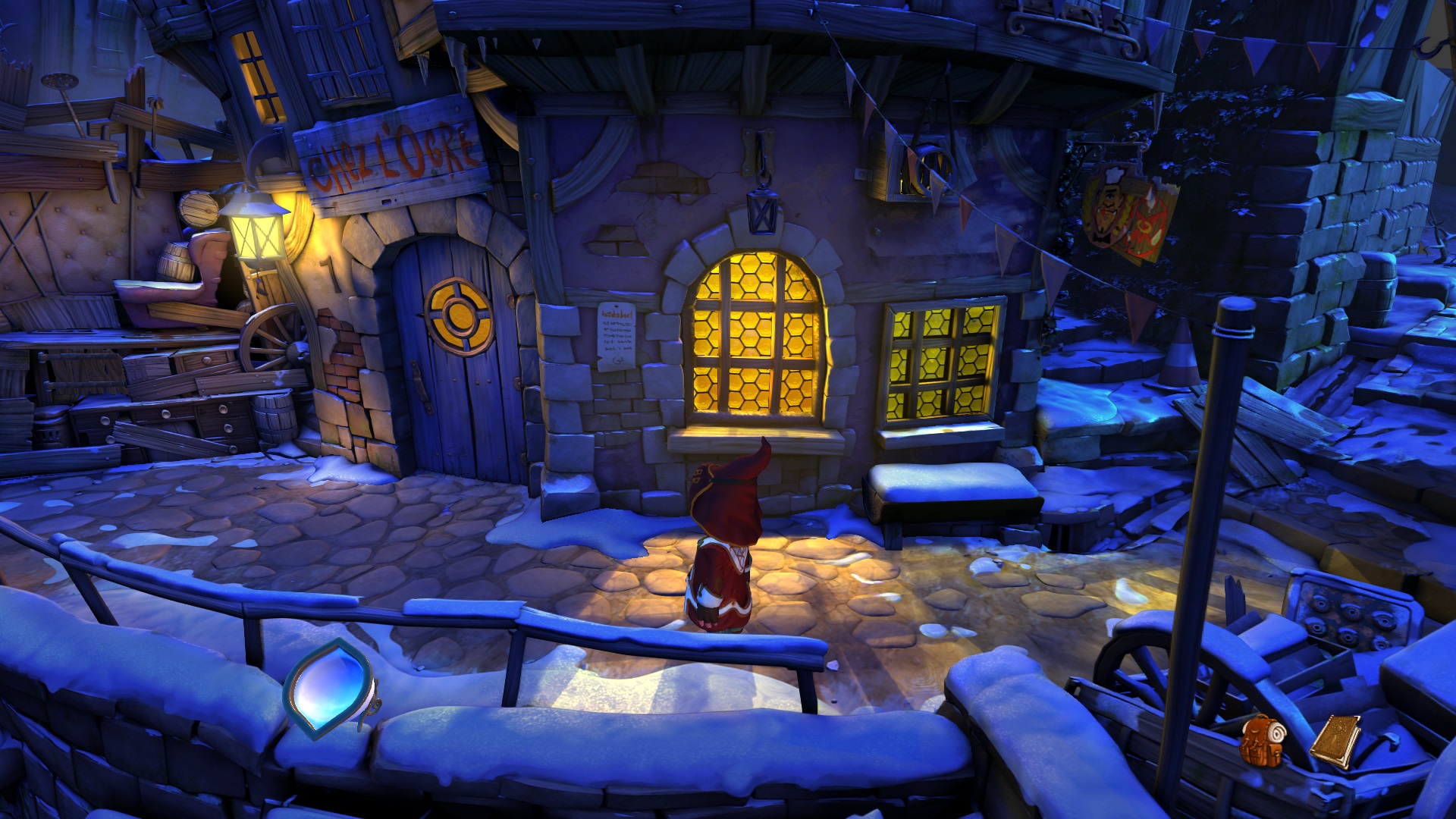Open the golden journal book
The image size is (1456, 819).
pyautogui.click(x=1335, y=739)
